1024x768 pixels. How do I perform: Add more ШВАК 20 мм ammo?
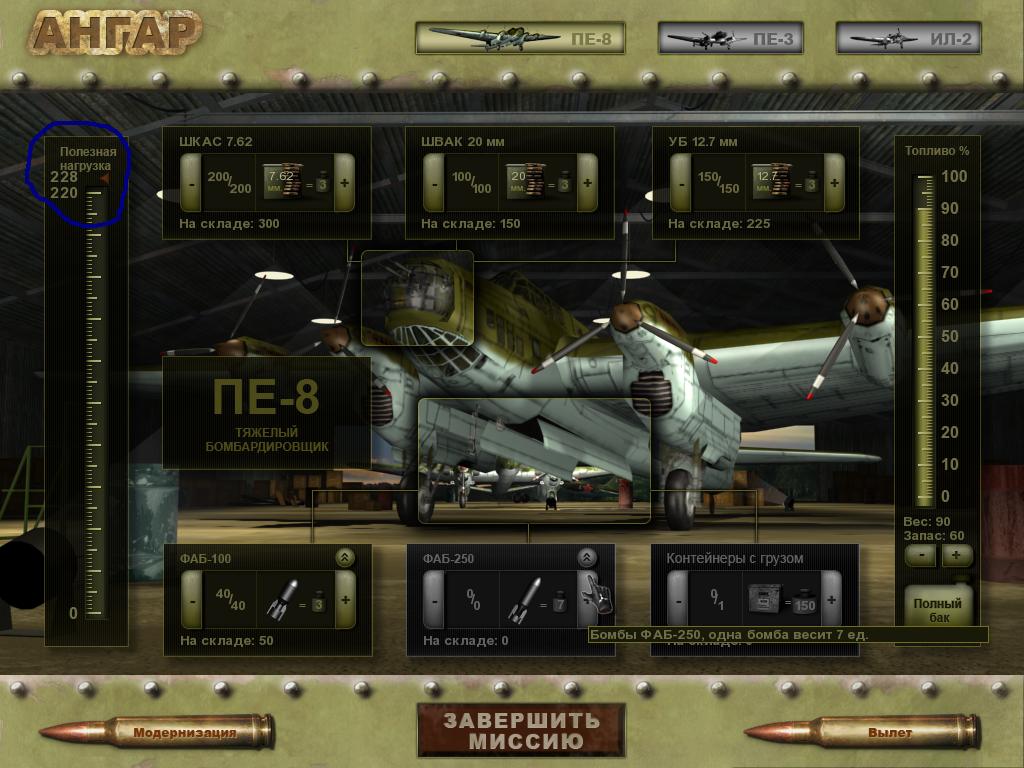[587, 183]
